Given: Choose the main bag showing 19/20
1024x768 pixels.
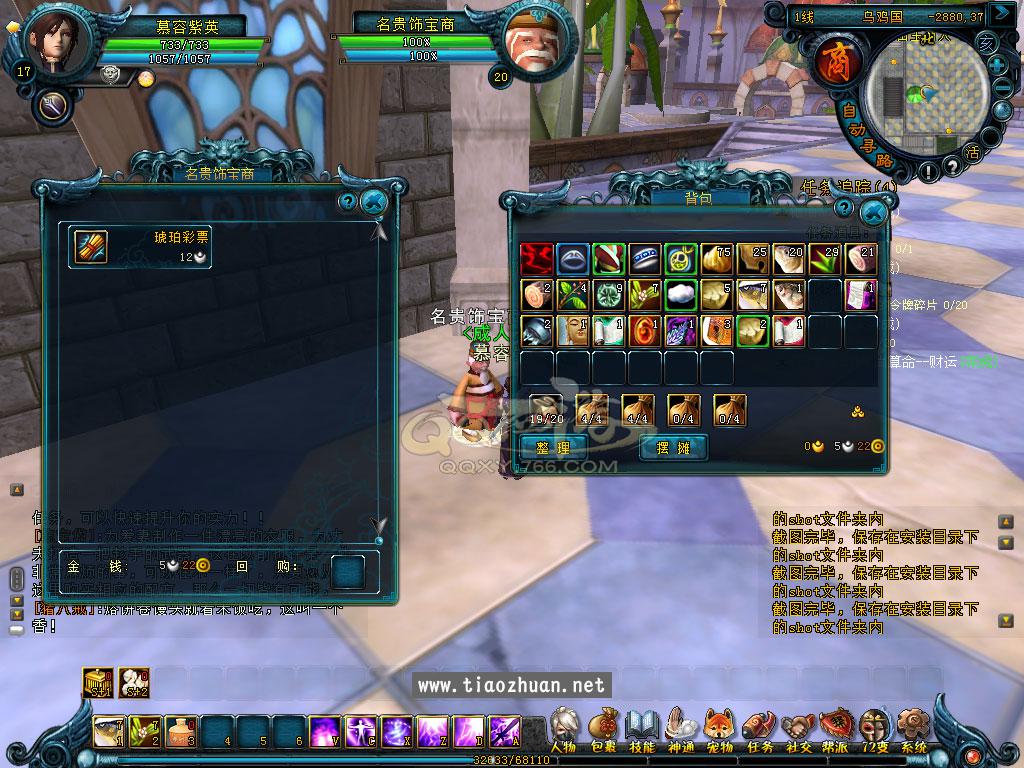Looking at the screenshot, I should coord(547,409).
